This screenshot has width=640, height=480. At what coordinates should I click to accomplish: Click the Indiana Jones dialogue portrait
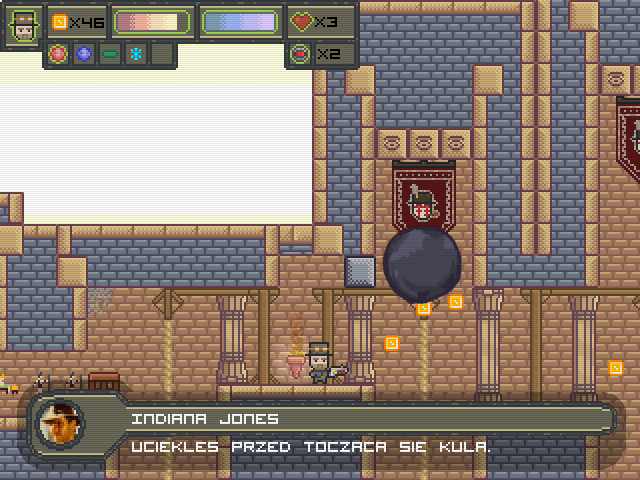61,423
